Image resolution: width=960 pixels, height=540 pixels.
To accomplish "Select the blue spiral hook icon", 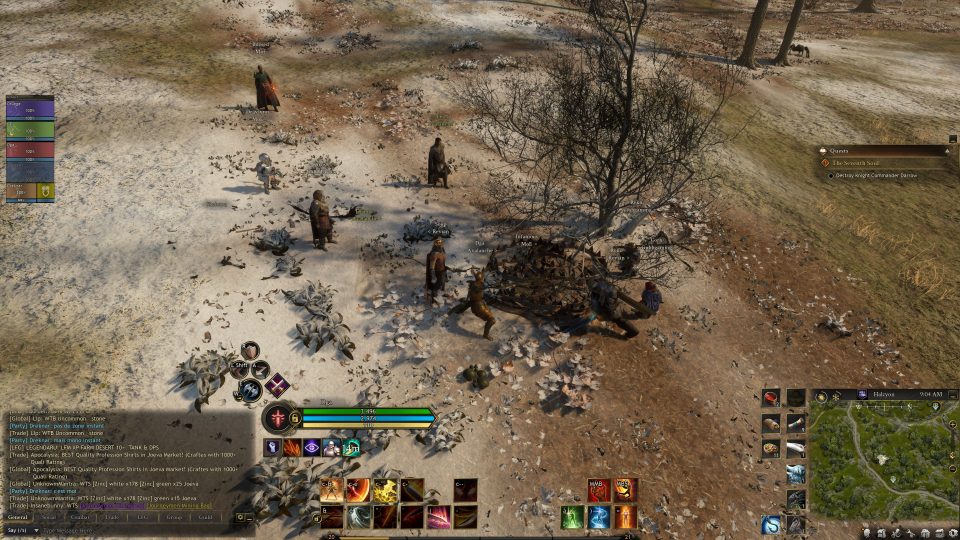I will pos(771,524).
